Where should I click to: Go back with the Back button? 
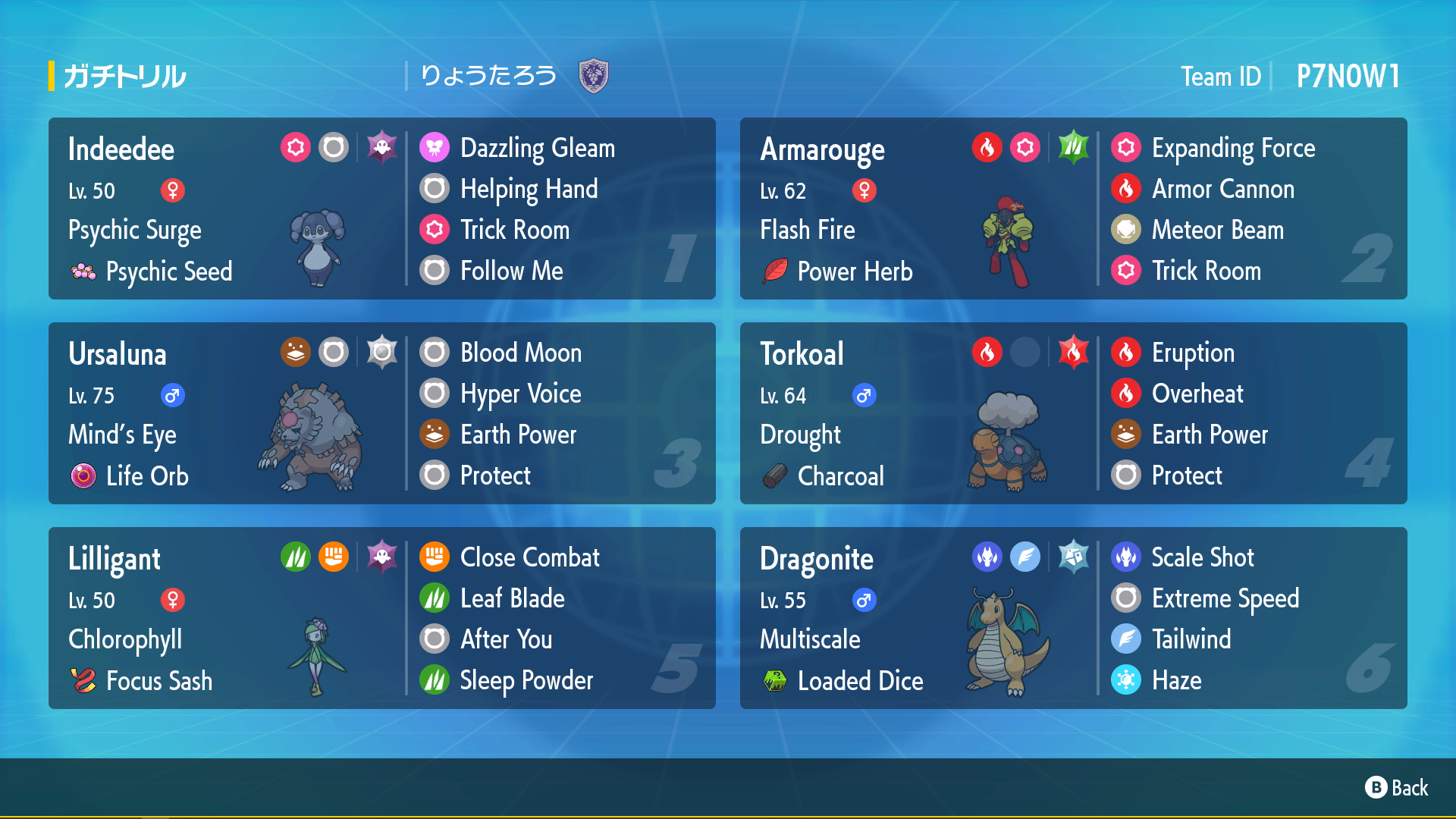(x=1397, y=788)
